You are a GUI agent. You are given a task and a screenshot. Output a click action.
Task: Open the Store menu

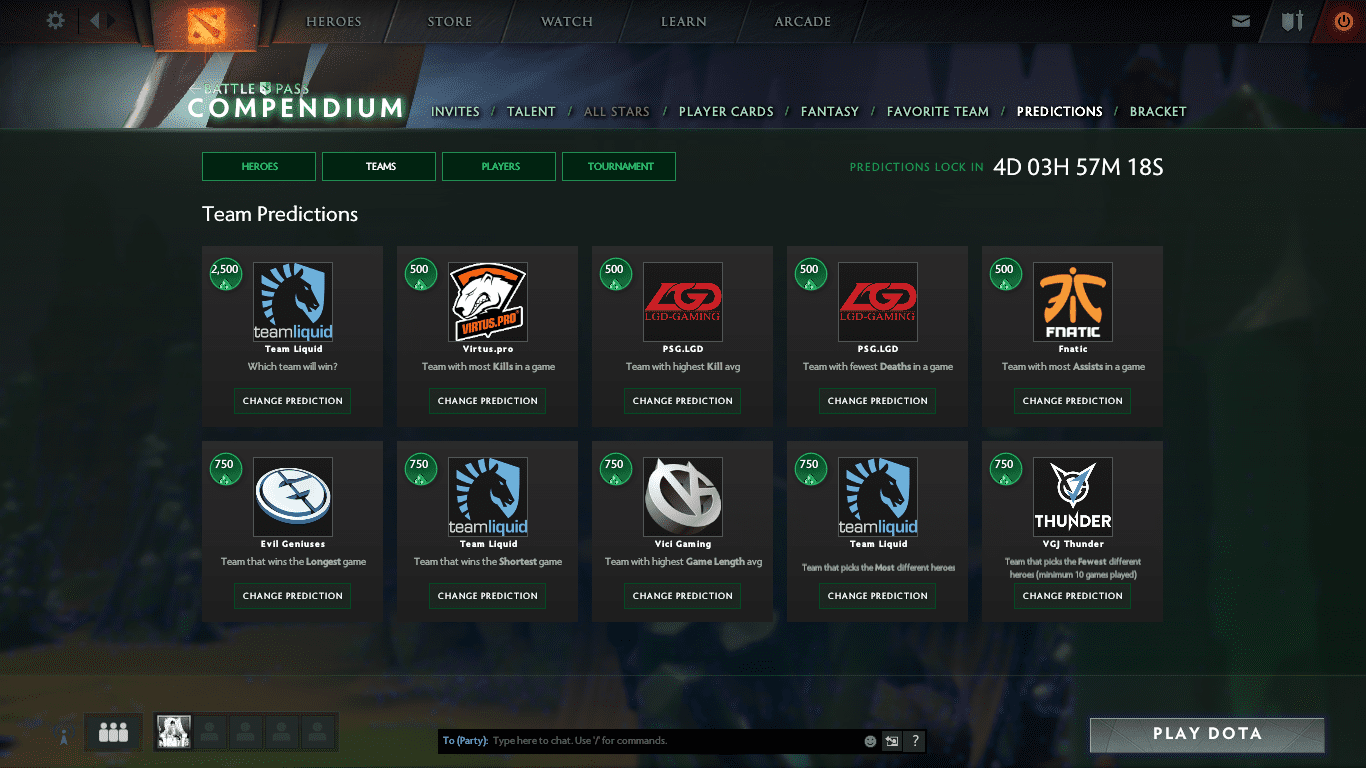point(449,22)
